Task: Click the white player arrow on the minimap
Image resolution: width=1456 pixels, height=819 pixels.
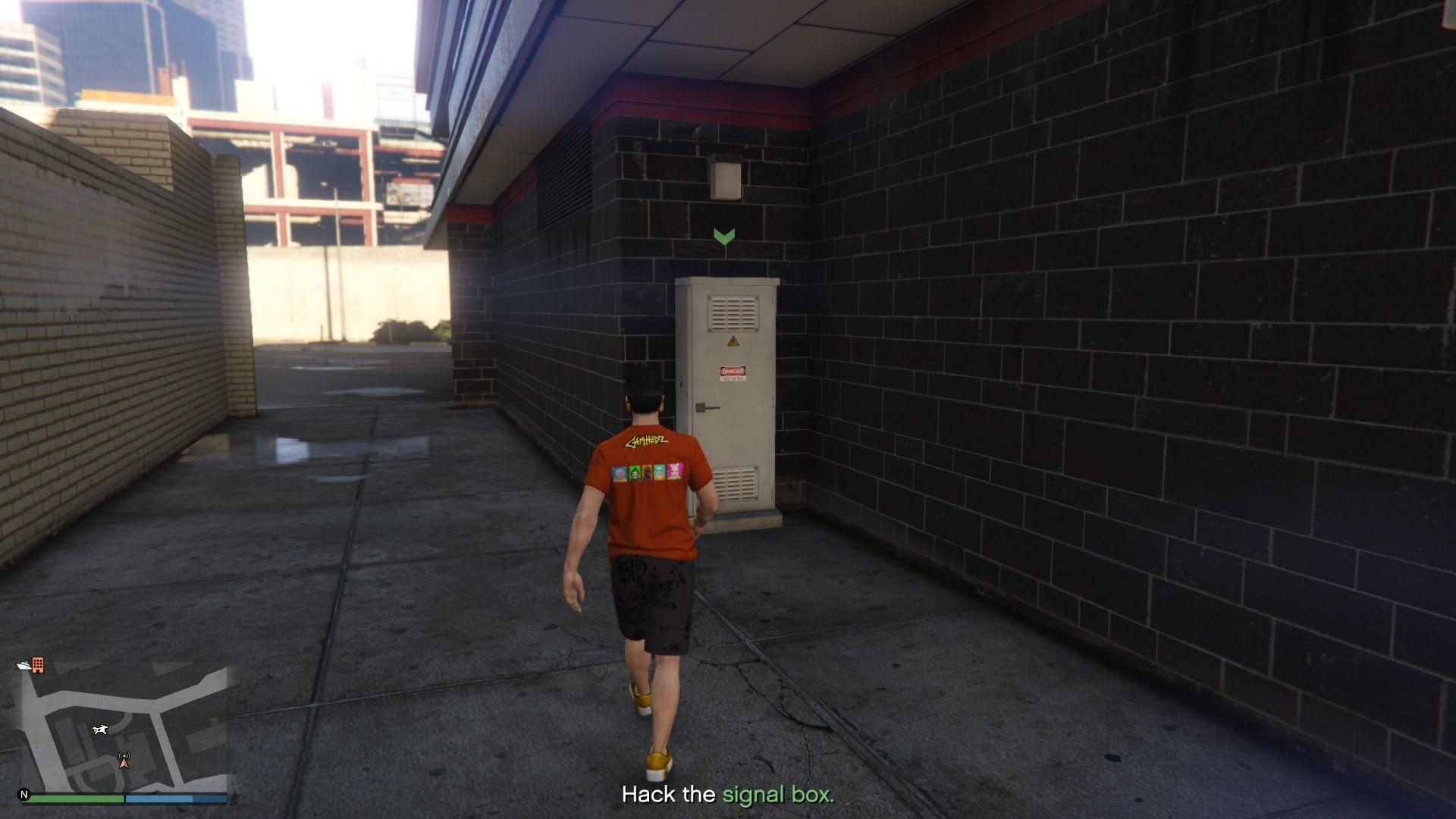Action: [100, 730]
